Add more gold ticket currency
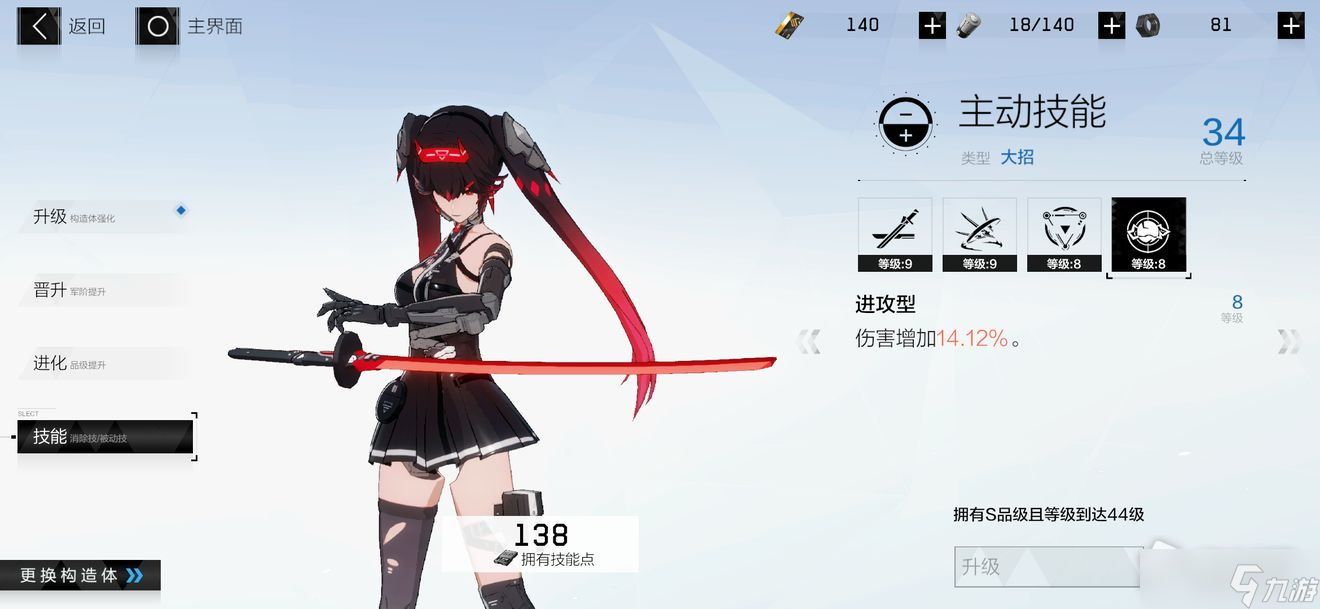This screenshot has width=1320, height=609. click(x=932, y=26)
